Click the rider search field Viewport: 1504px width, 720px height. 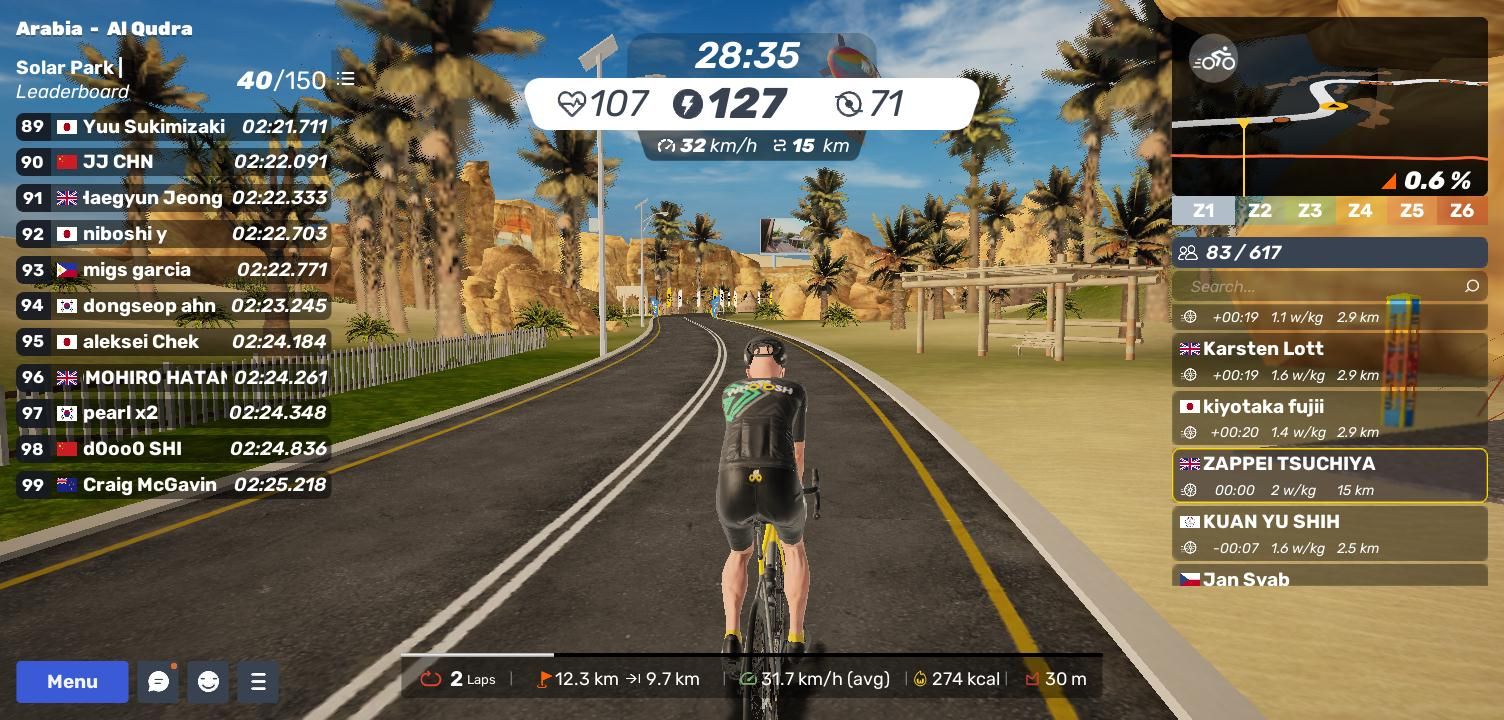(x=1320, y=287)
